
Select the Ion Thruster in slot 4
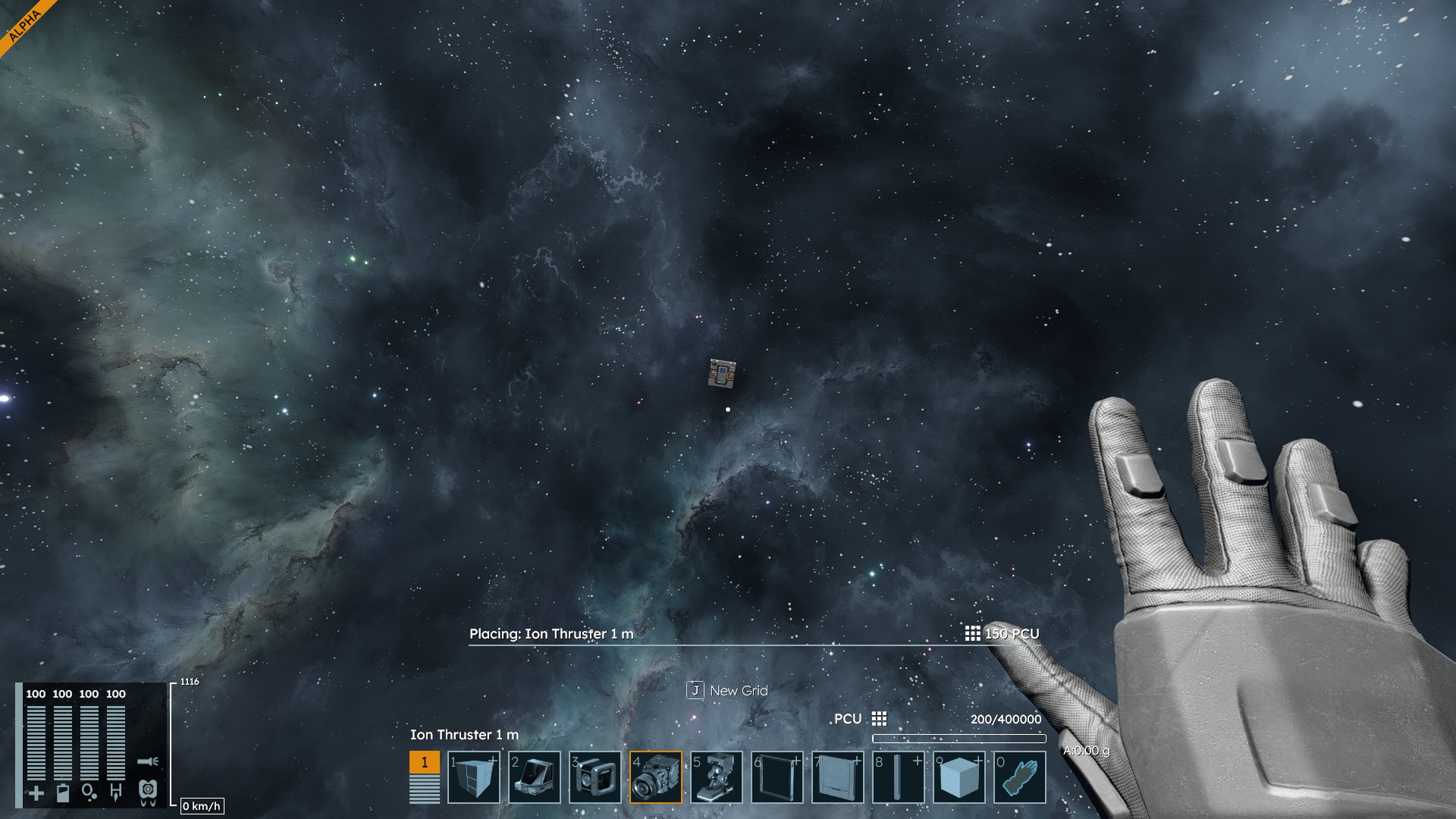656,777
